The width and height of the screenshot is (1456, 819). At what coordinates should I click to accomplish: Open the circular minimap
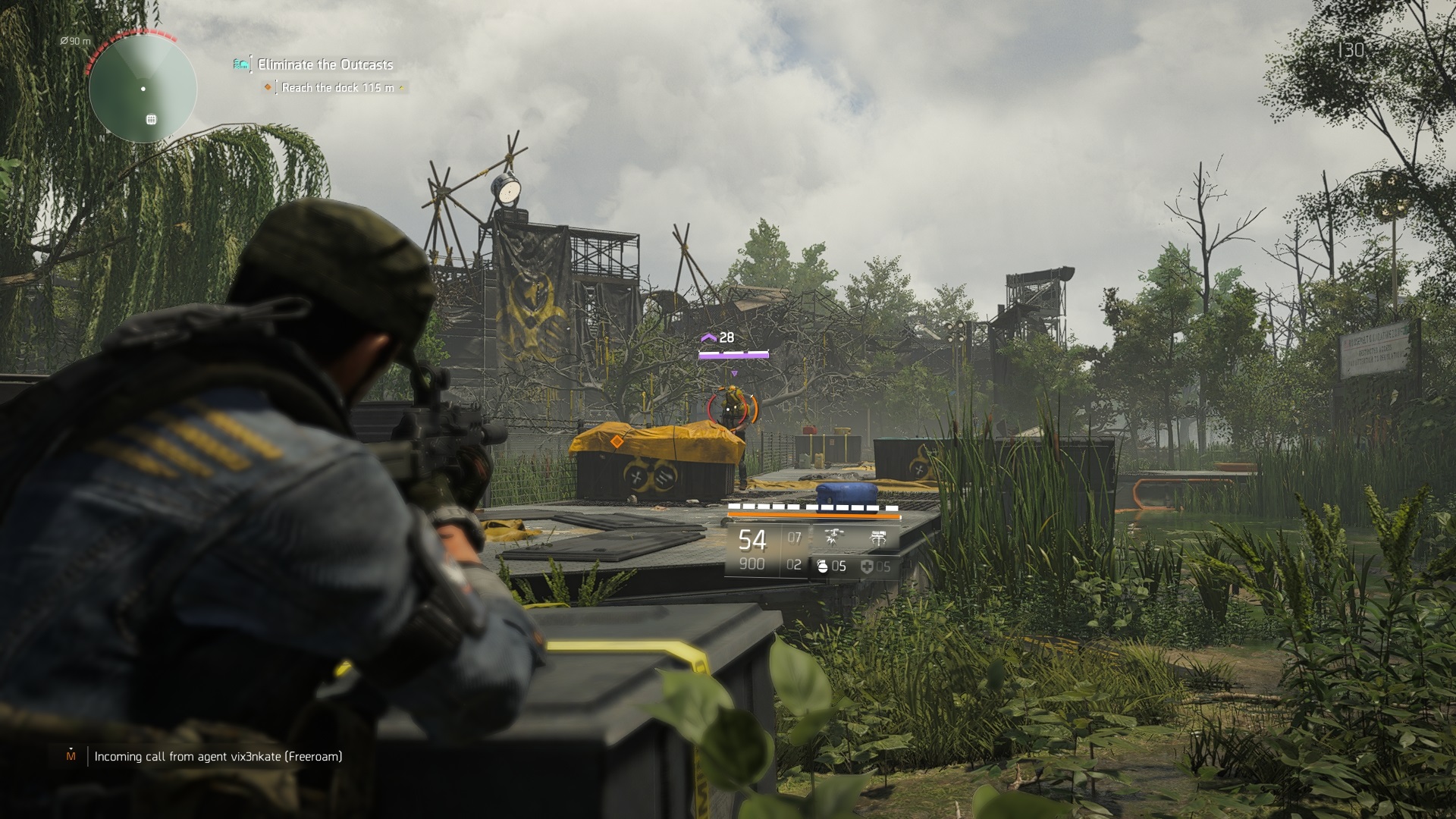pos(143,89)
